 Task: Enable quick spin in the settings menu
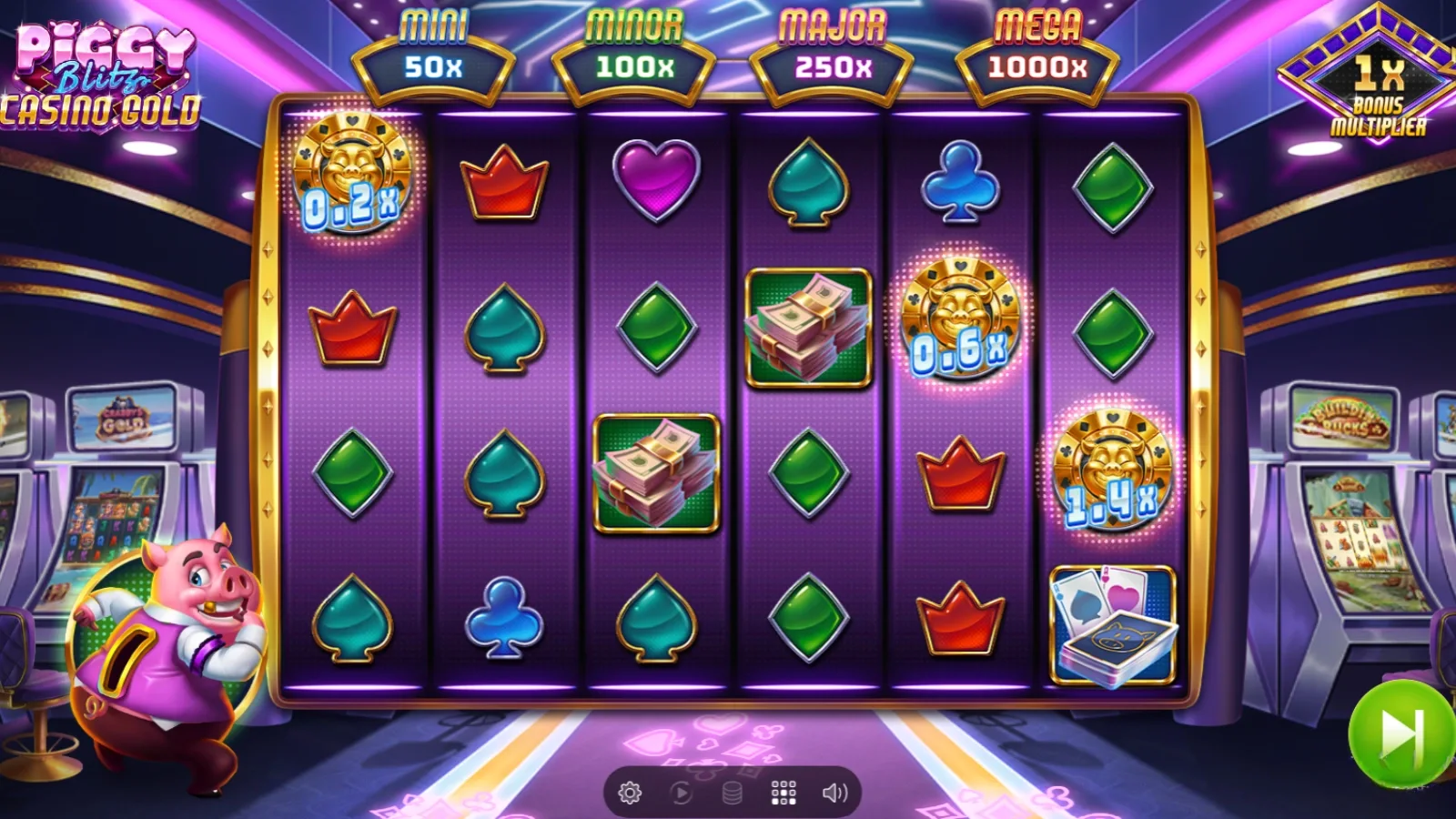click(x=628, y=792)
